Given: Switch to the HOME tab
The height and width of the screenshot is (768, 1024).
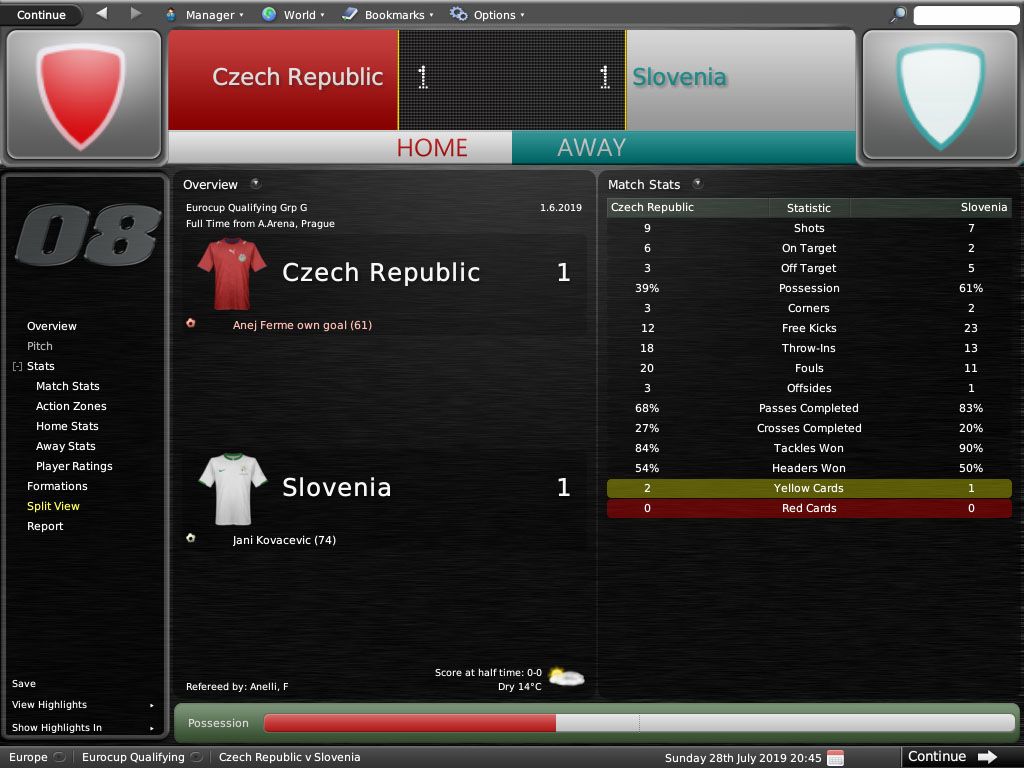Looking at the screenshot, I should coord(432,148).
